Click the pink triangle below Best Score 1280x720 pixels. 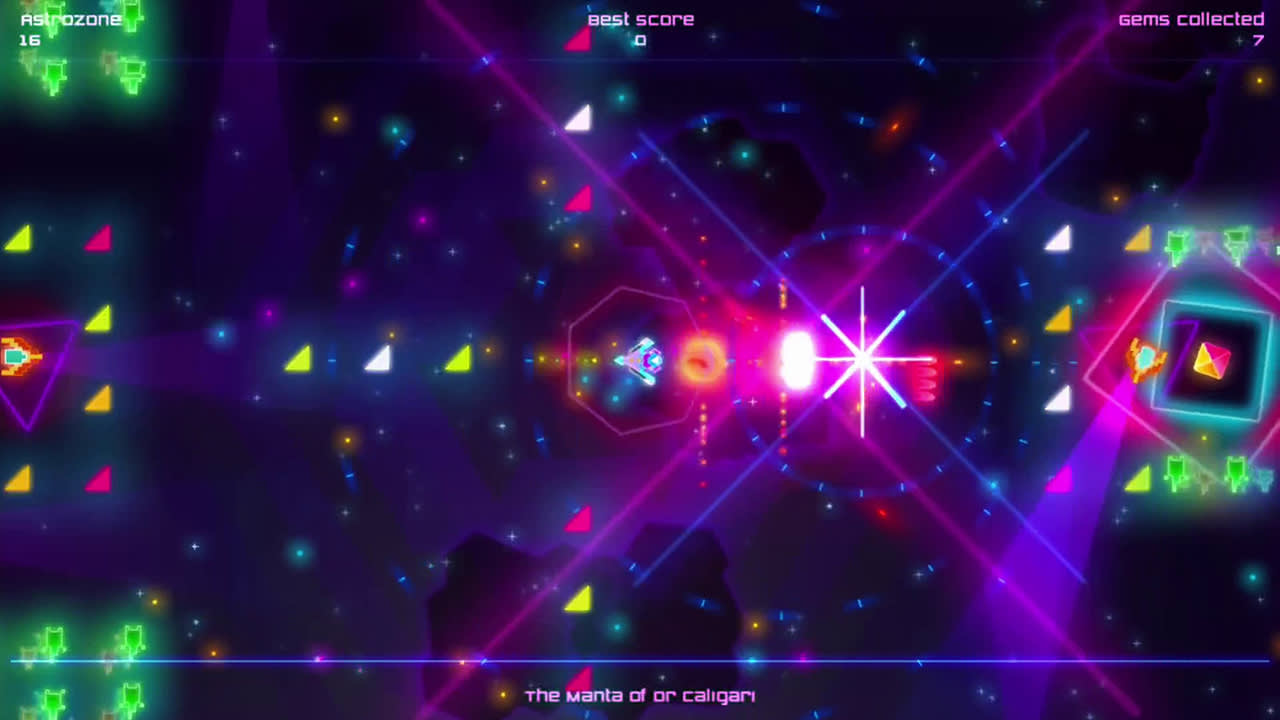(x=578, y=40)
